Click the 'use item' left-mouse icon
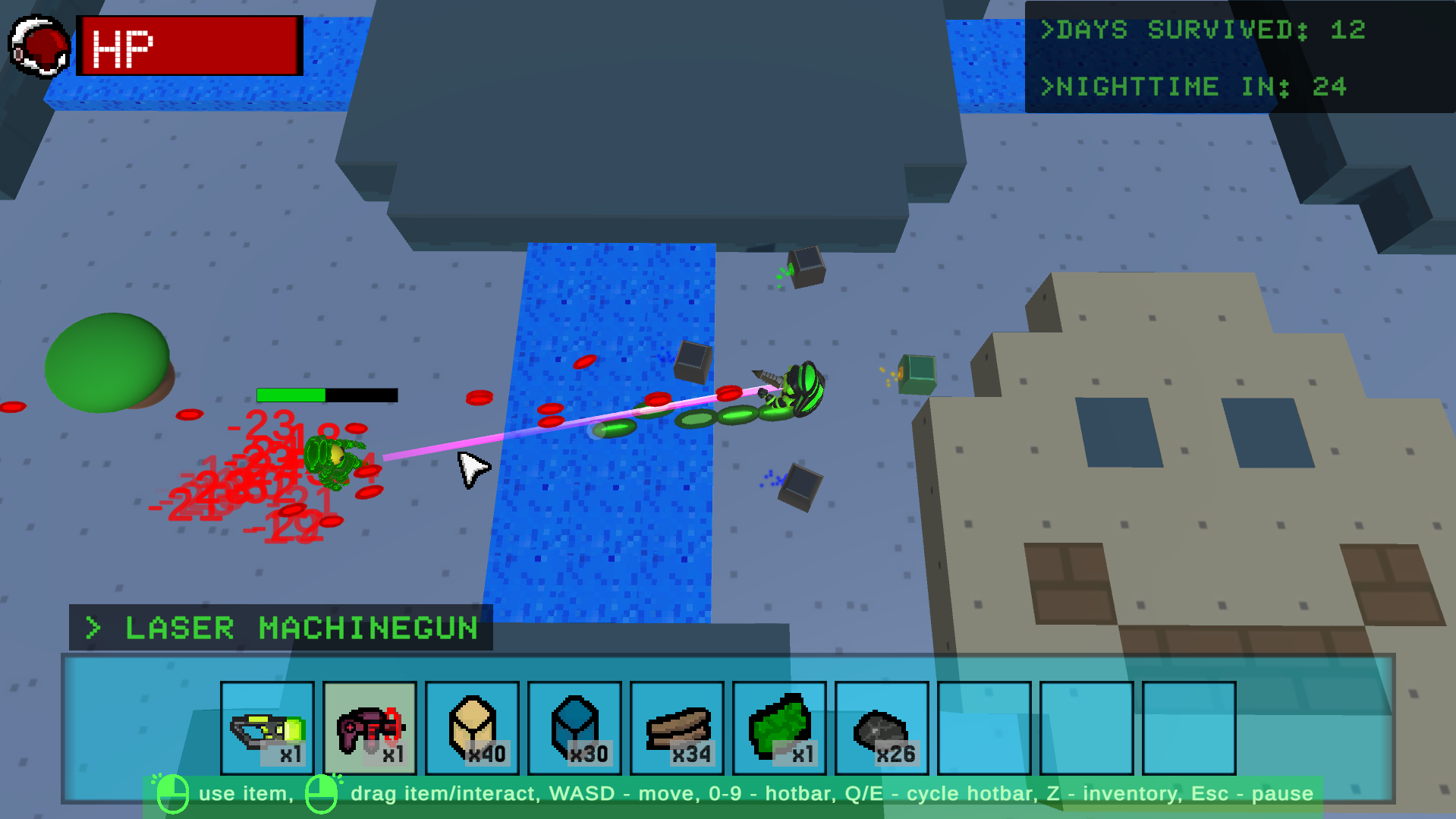 173,793
